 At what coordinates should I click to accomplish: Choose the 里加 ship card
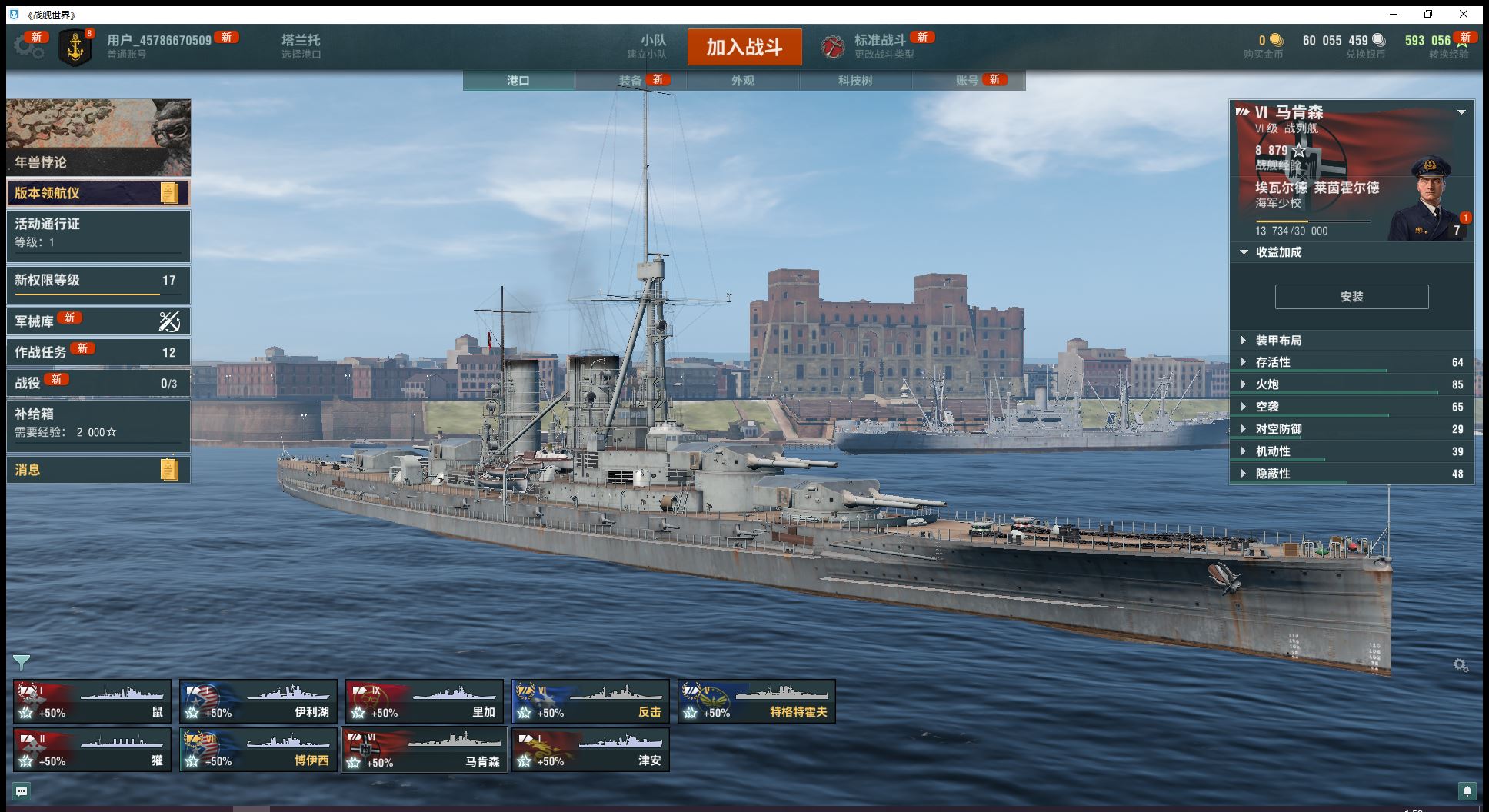(x=425, y=701)
